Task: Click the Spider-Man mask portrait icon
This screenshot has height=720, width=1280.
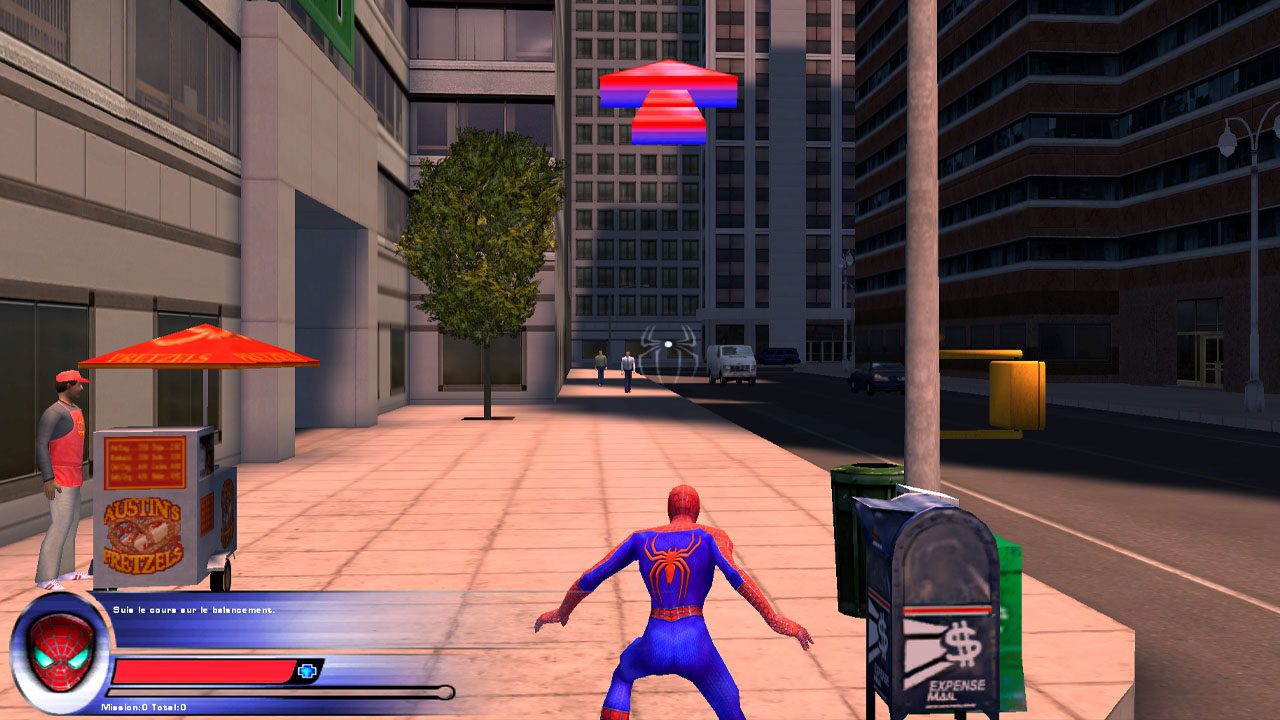Action: point(61,651)
